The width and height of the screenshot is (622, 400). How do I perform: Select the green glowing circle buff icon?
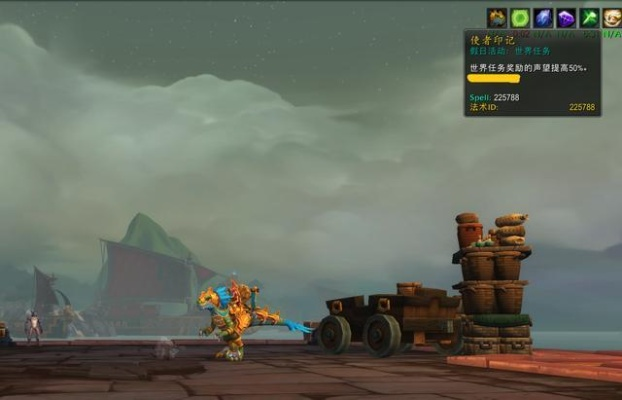(x=520, y=18)
